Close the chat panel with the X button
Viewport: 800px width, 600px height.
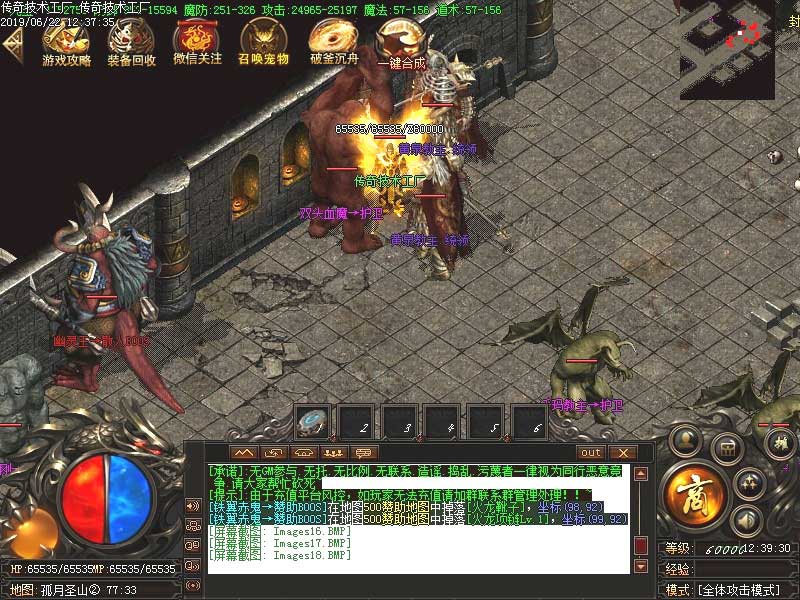coord(622,453)
